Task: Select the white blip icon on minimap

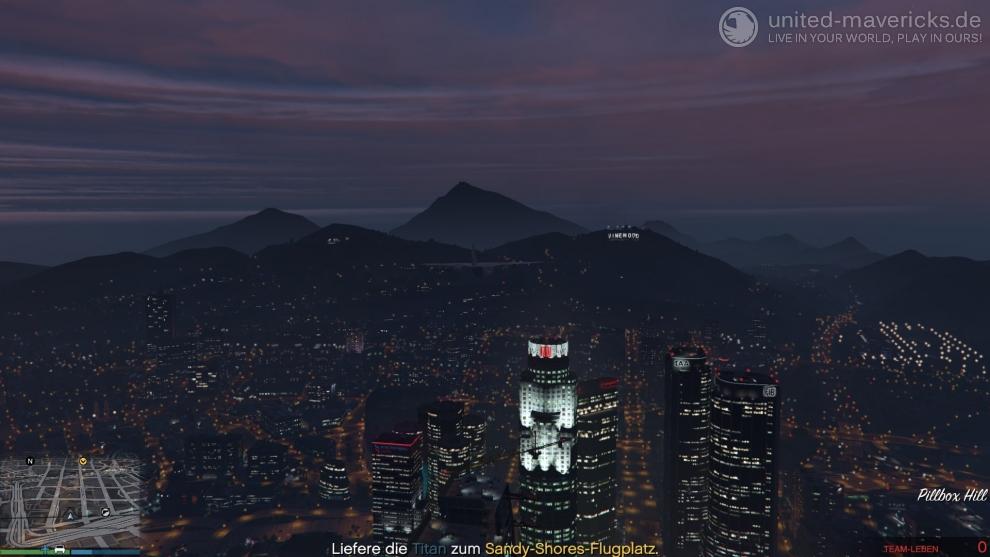Action: (x=105, y=512)
